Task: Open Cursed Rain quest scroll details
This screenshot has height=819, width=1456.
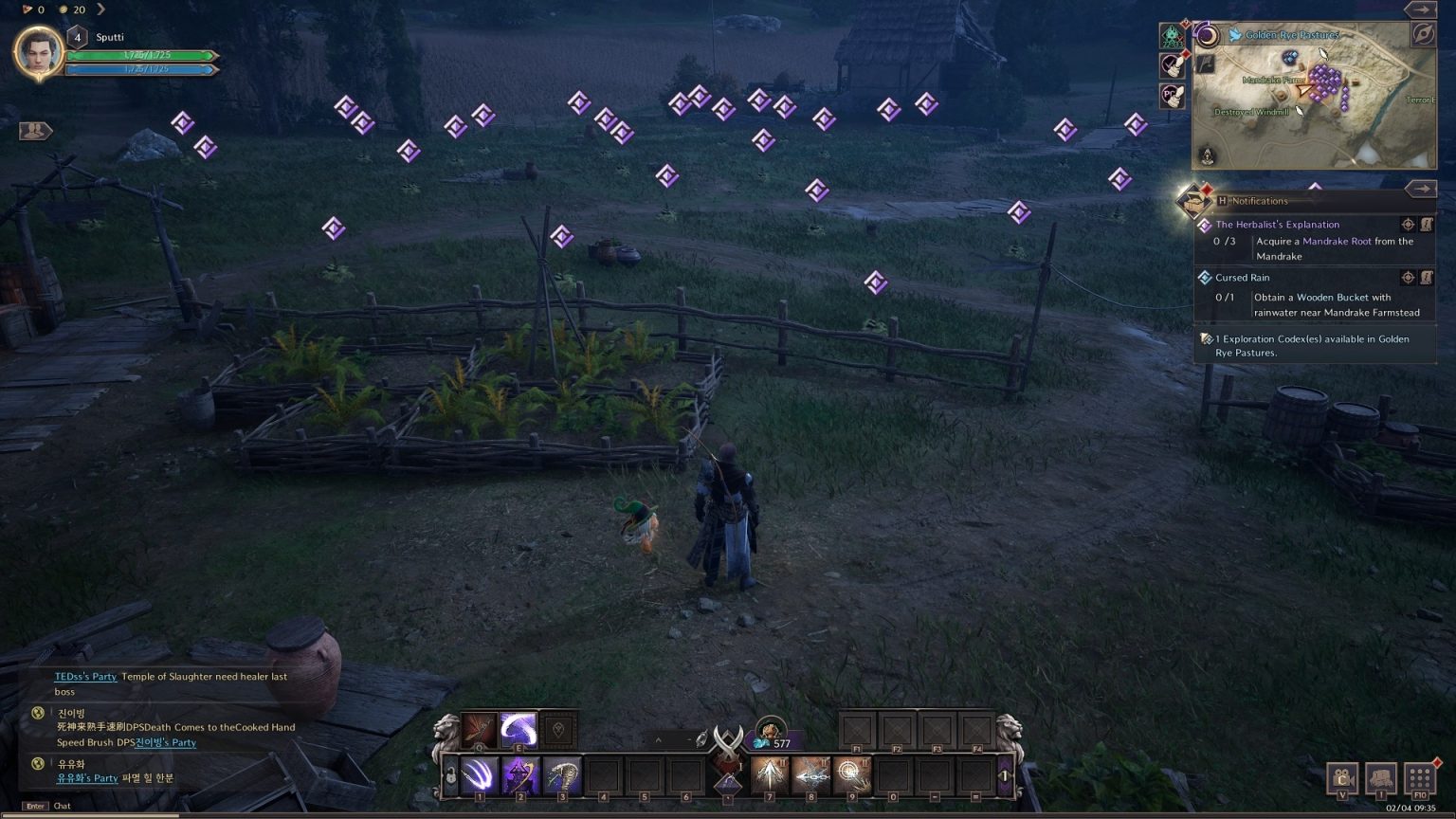Action: [x=1426, y=278]
